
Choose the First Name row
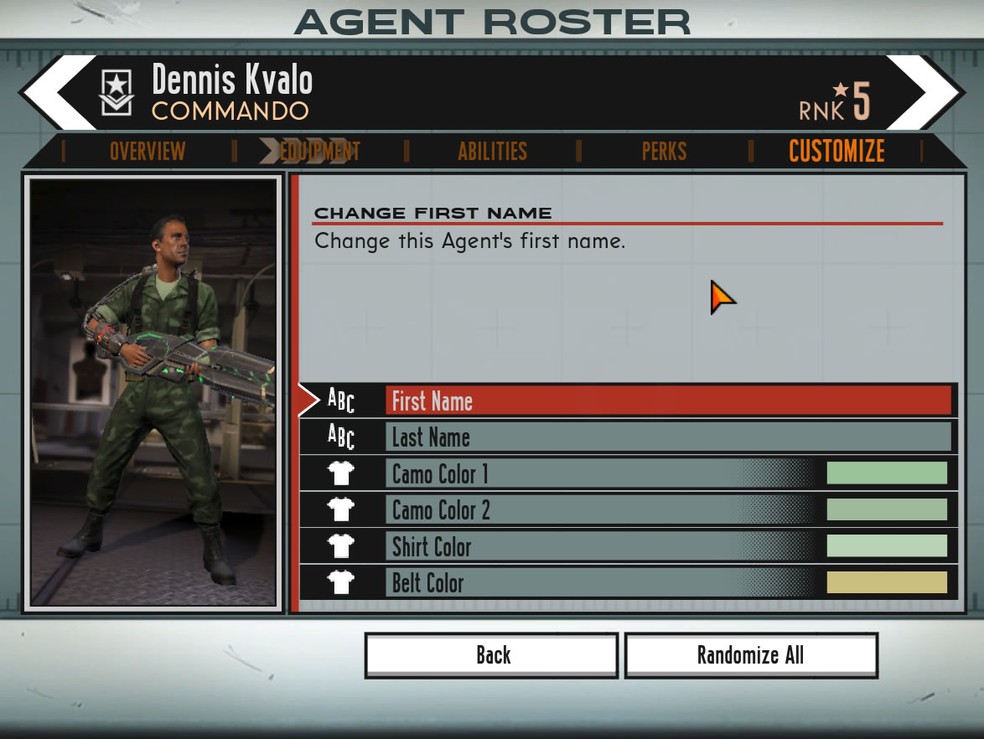point(668,401)
